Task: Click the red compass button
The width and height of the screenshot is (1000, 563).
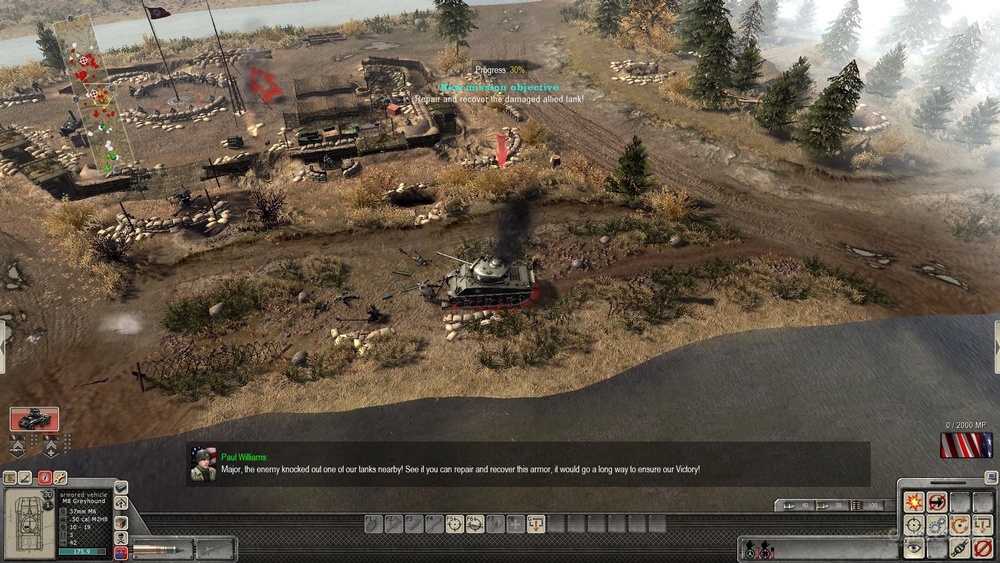Action: pyautogui.click(x=43, y=478)
